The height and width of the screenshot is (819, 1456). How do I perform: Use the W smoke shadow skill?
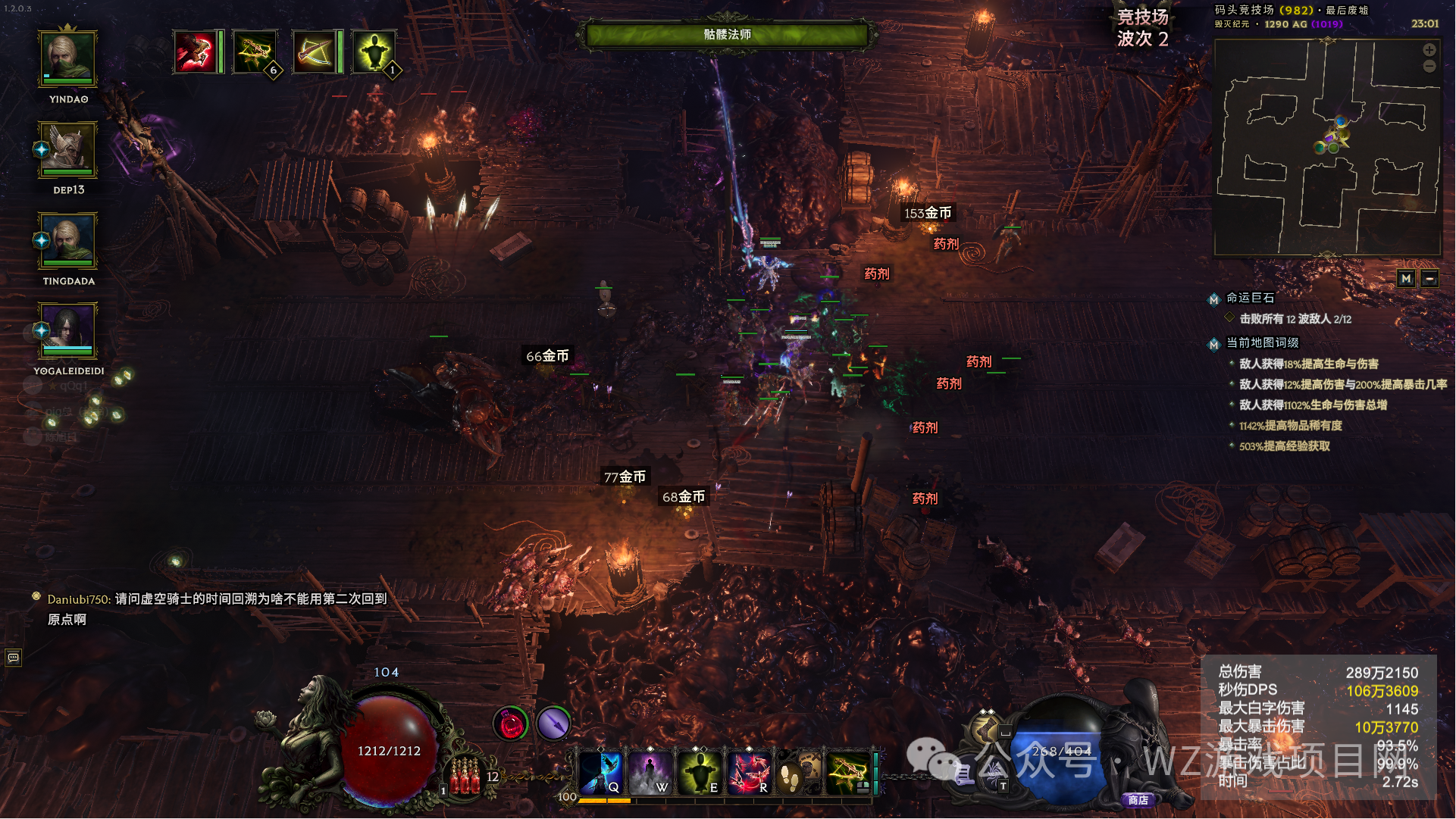[x=650, y=772]
